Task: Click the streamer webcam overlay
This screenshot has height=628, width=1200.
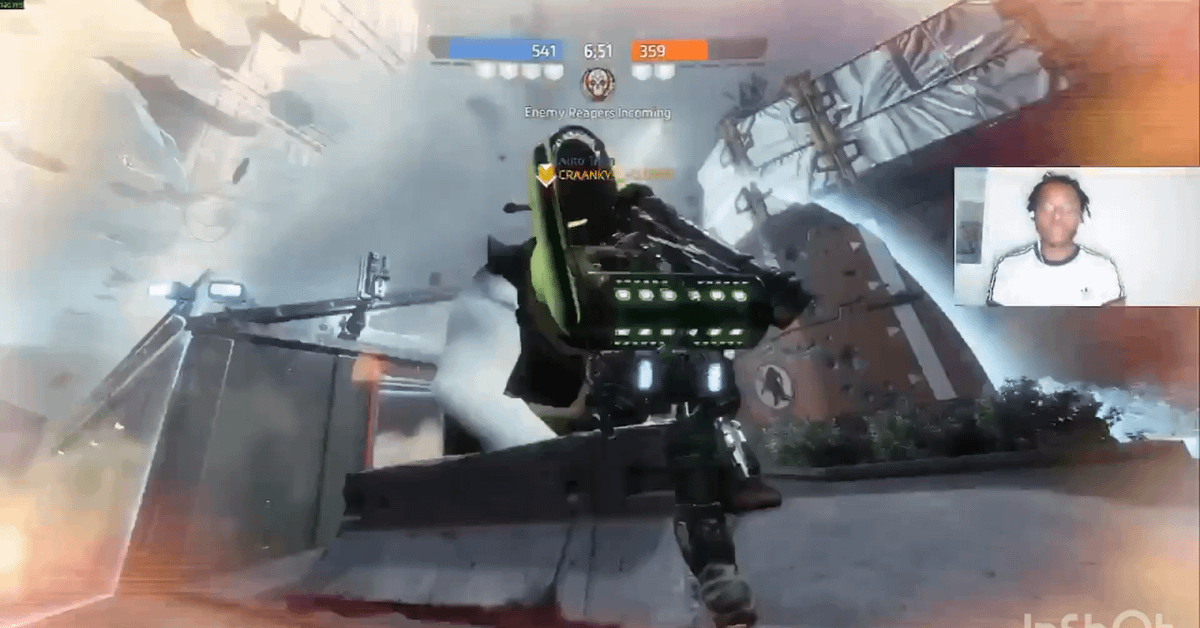Action: point(1076,236)
